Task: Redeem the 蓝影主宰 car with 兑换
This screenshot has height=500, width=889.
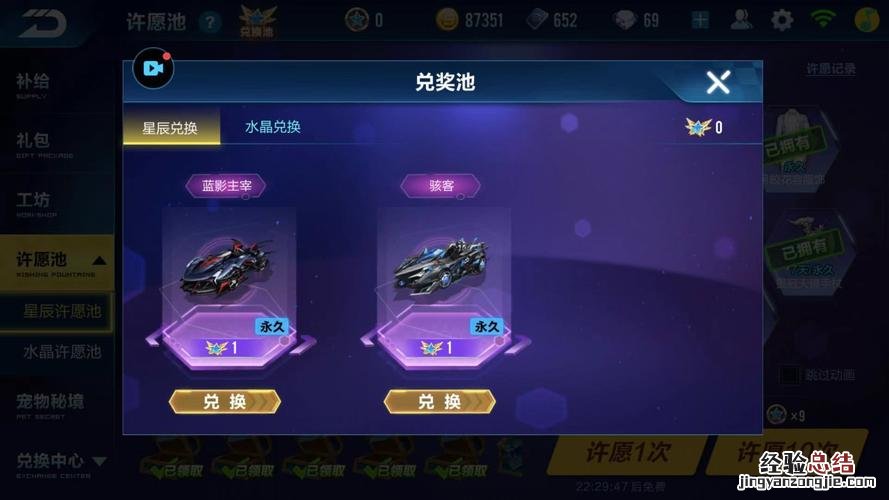Action: pos(225,401)
